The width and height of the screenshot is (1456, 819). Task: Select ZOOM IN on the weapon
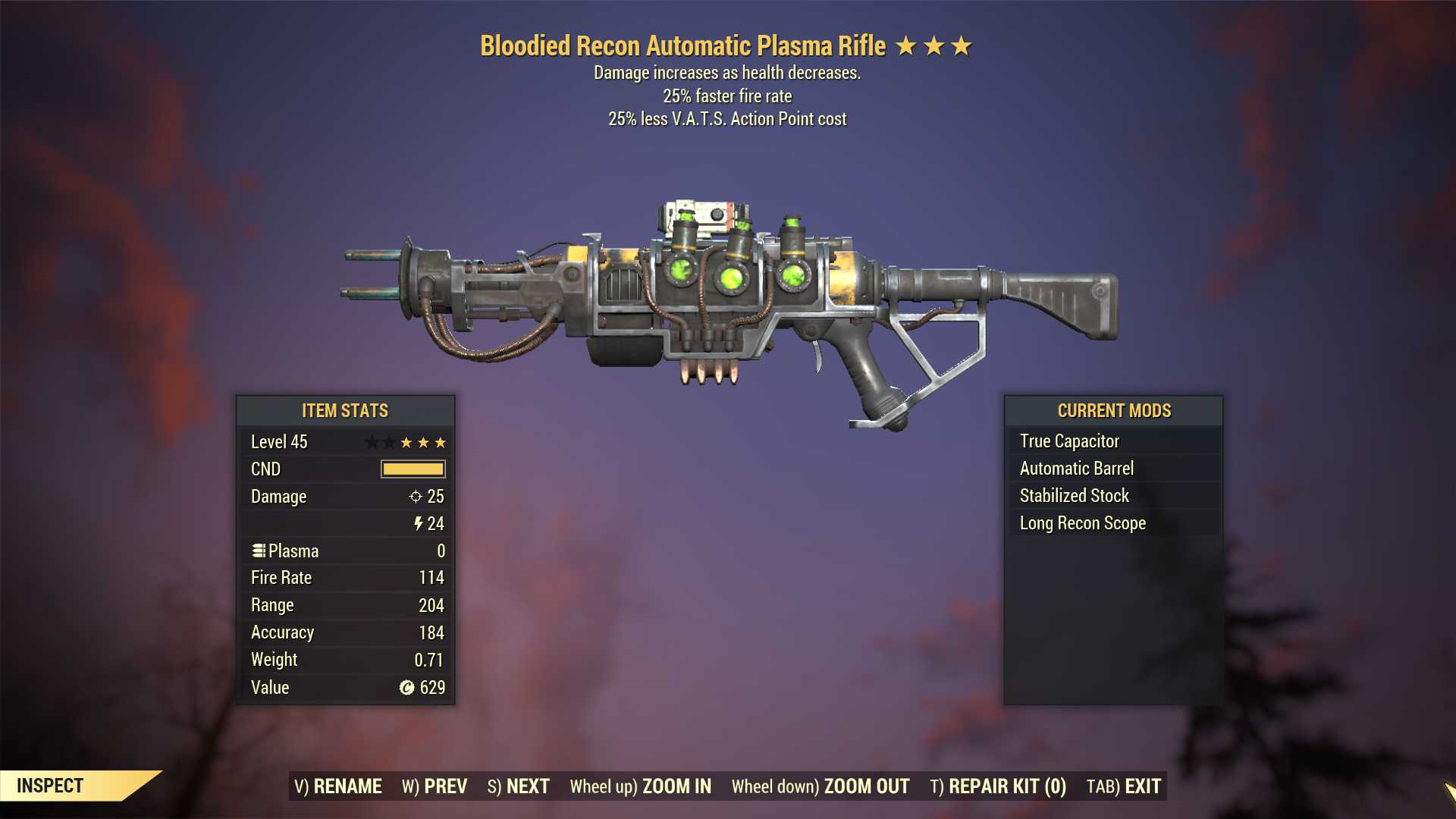[x=641, y=786]
